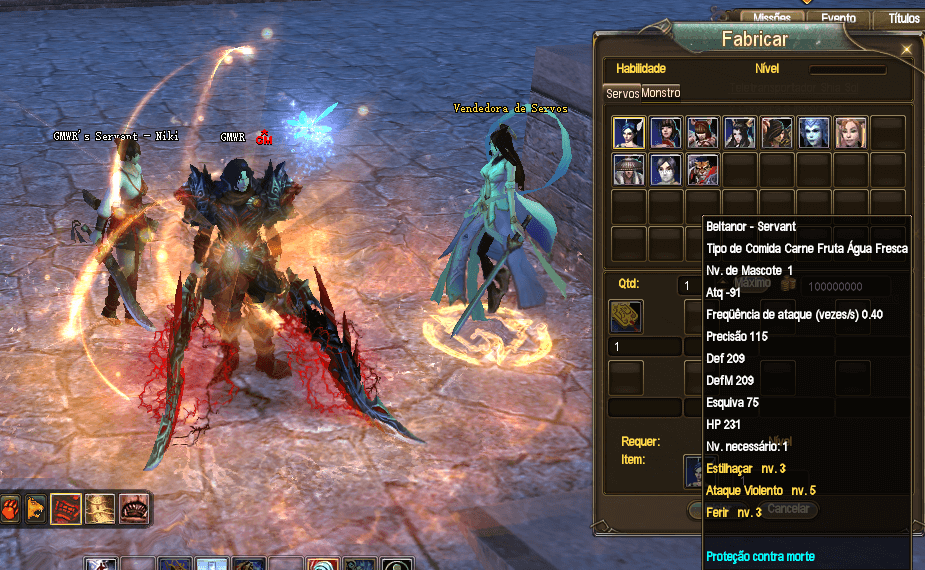
Task: Switch to the Servos tab
Action: pos(622,93)
